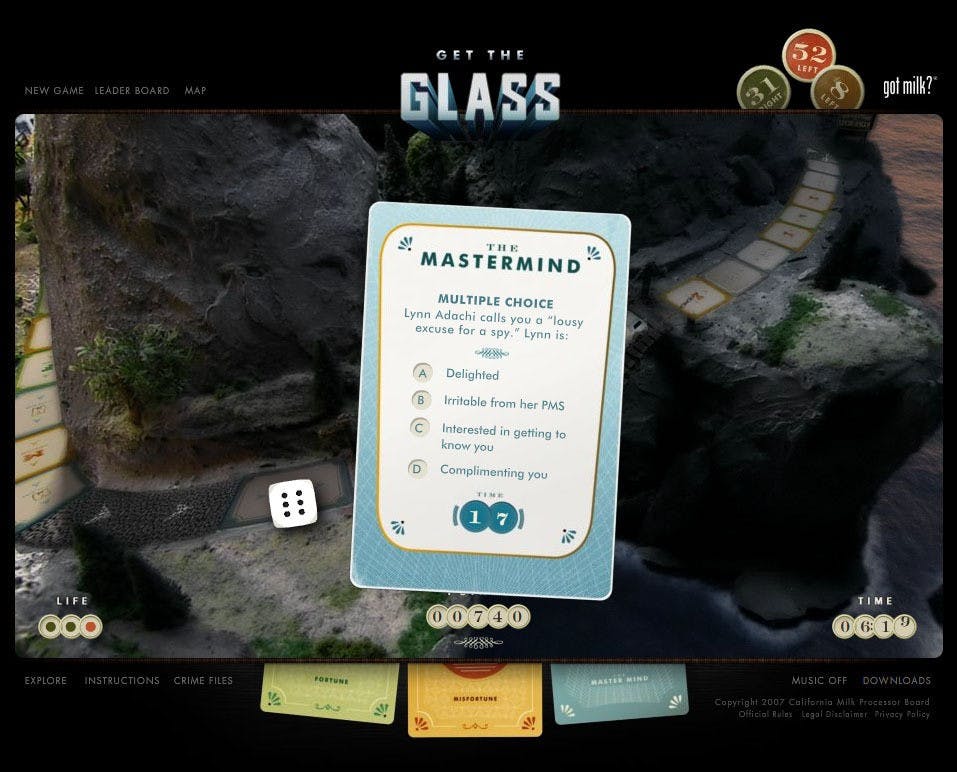This screenshot has height=772, width=957.
Task: Open the Downloads page
Action: click(896, 681)
